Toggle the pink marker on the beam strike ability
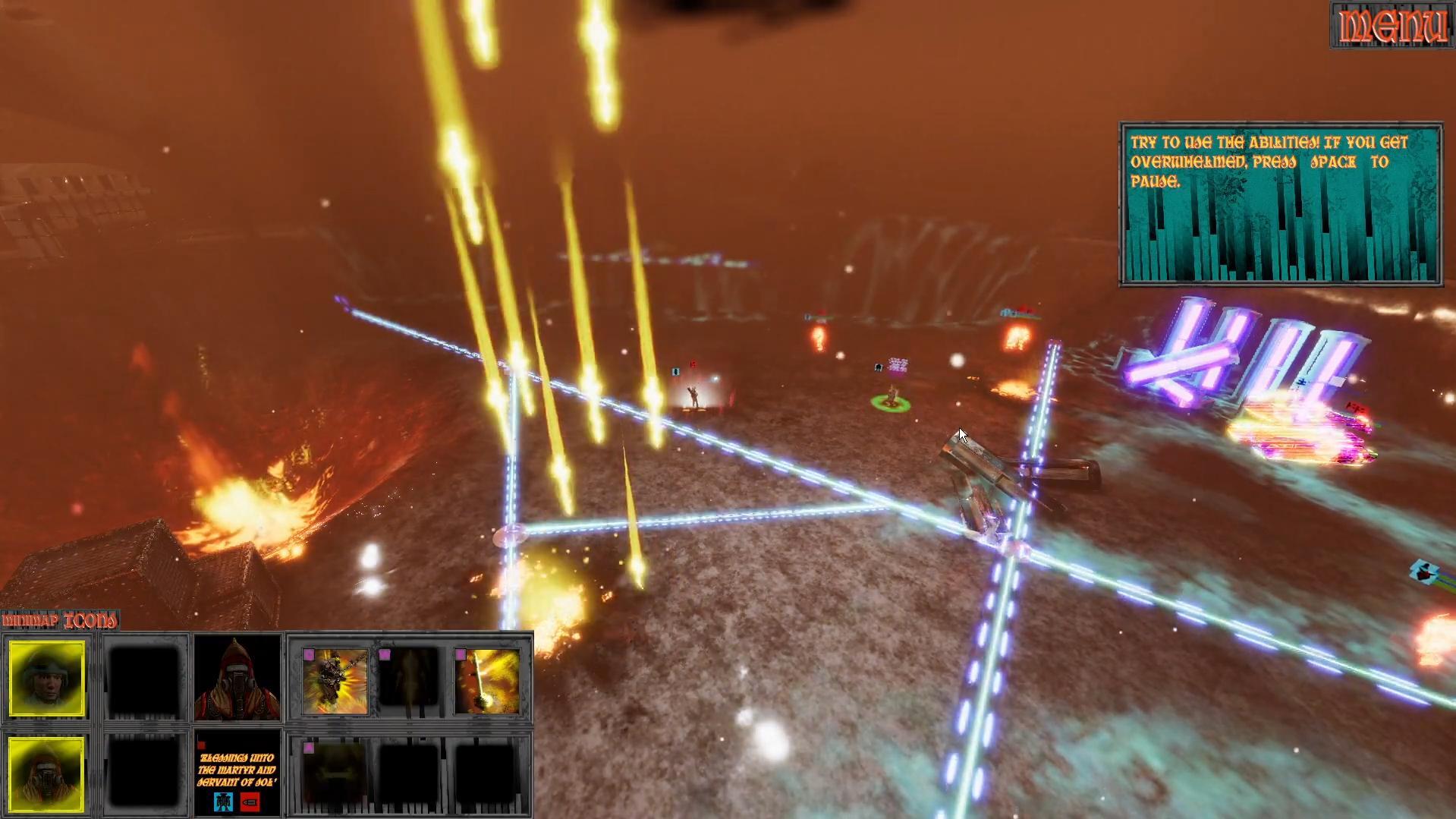 (461, 656)
